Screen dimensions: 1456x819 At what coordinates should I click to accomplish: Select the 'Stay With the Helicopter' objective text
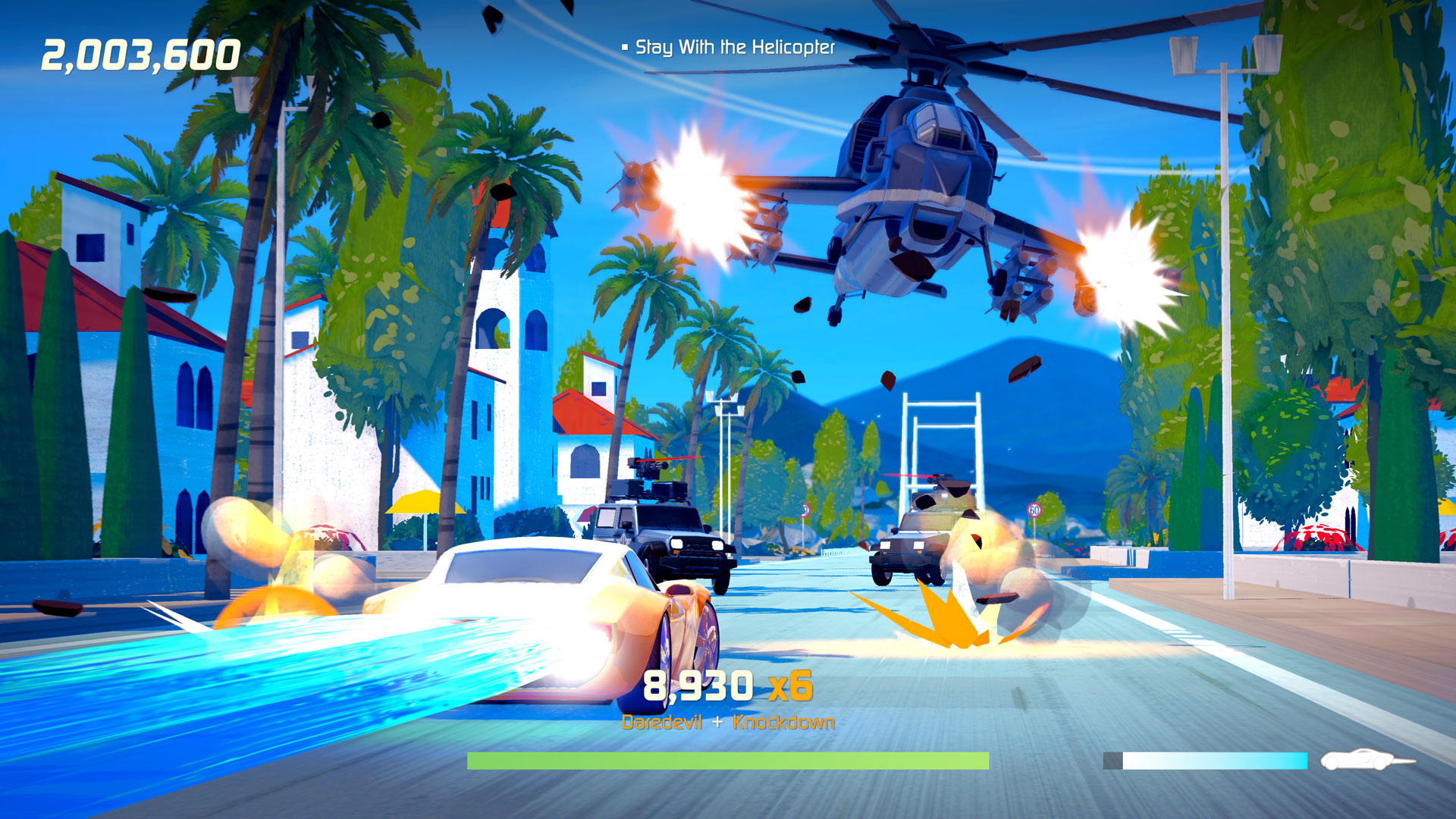tap(734, 47)
